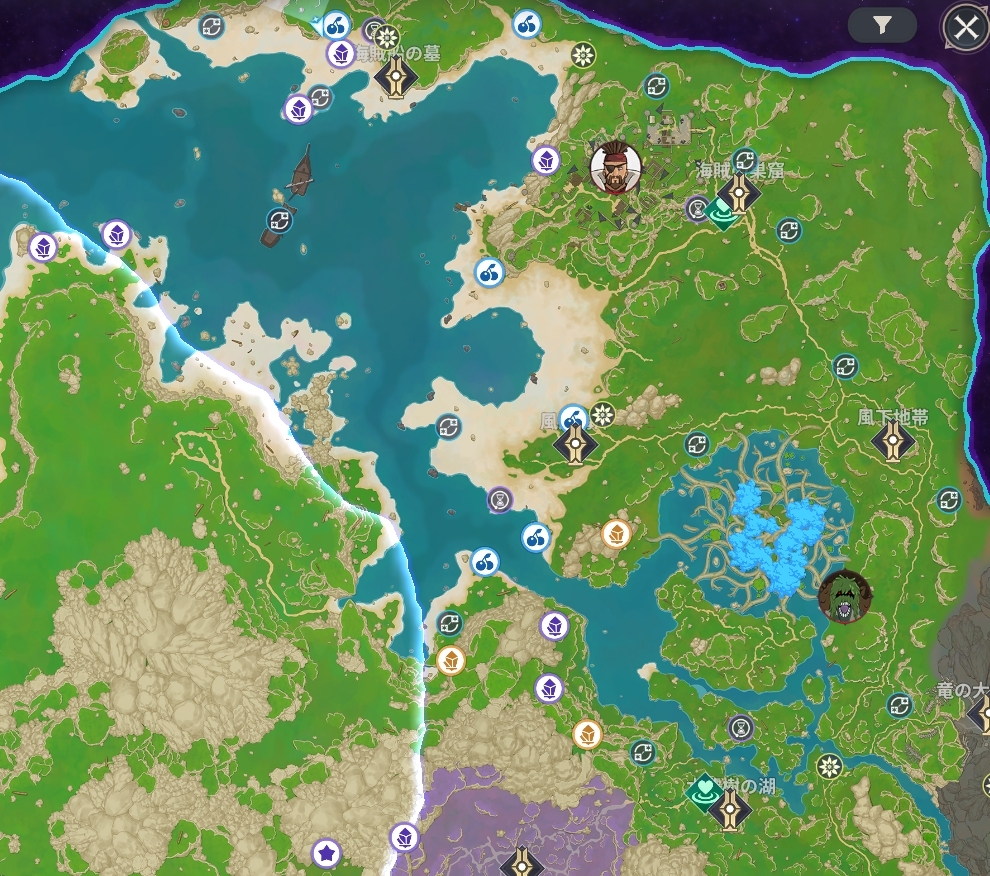This screenshot has width=990, height=876.
Task: Click the marker on the sunken shipwreck
Action: tap(280, 221)
